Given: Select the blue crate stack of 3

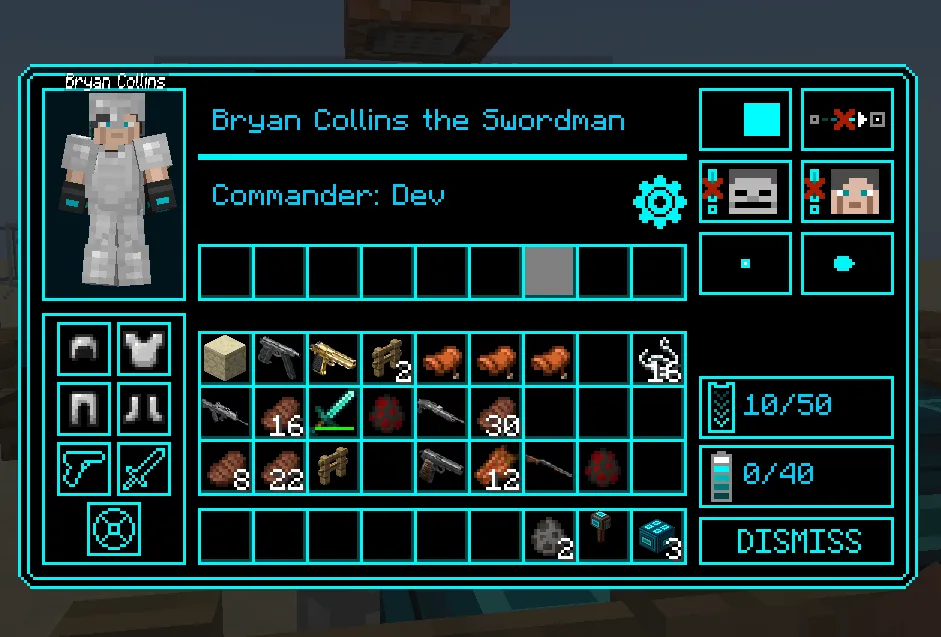Looking at the screenshot, I should 658,536.
